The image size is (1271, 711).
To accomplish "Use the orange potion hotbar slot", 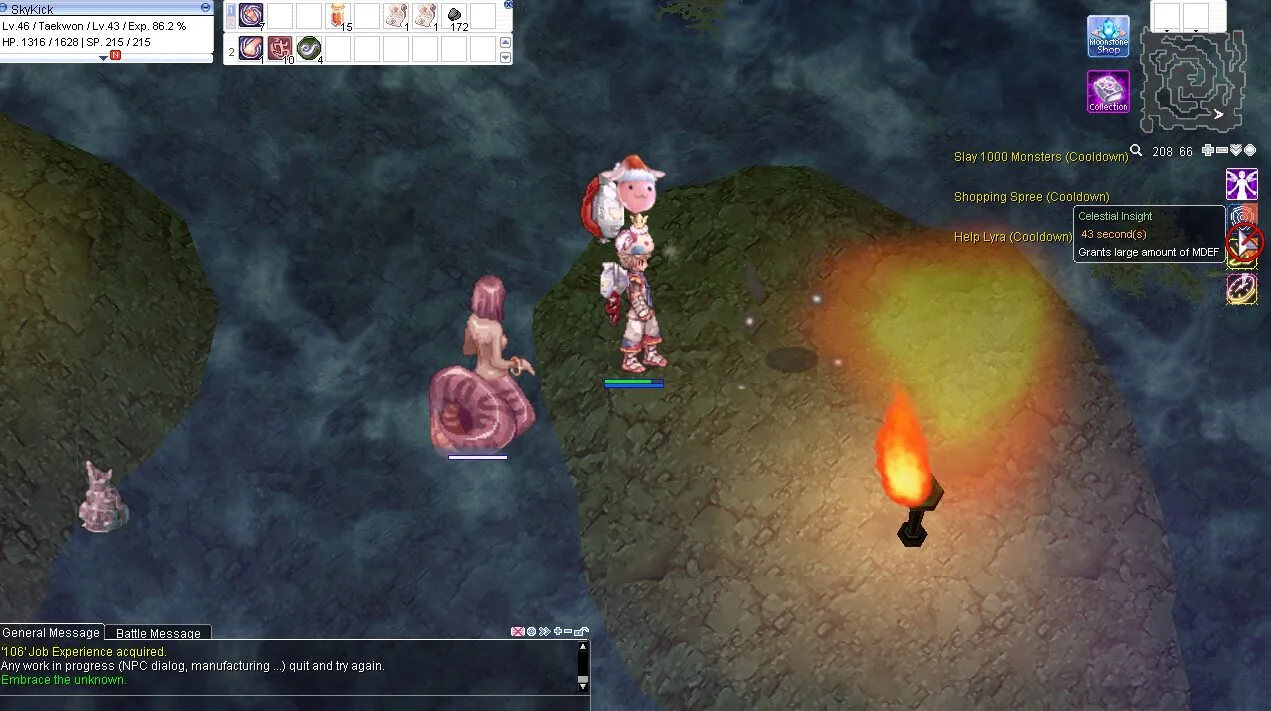I will click(x=338, y=16).
